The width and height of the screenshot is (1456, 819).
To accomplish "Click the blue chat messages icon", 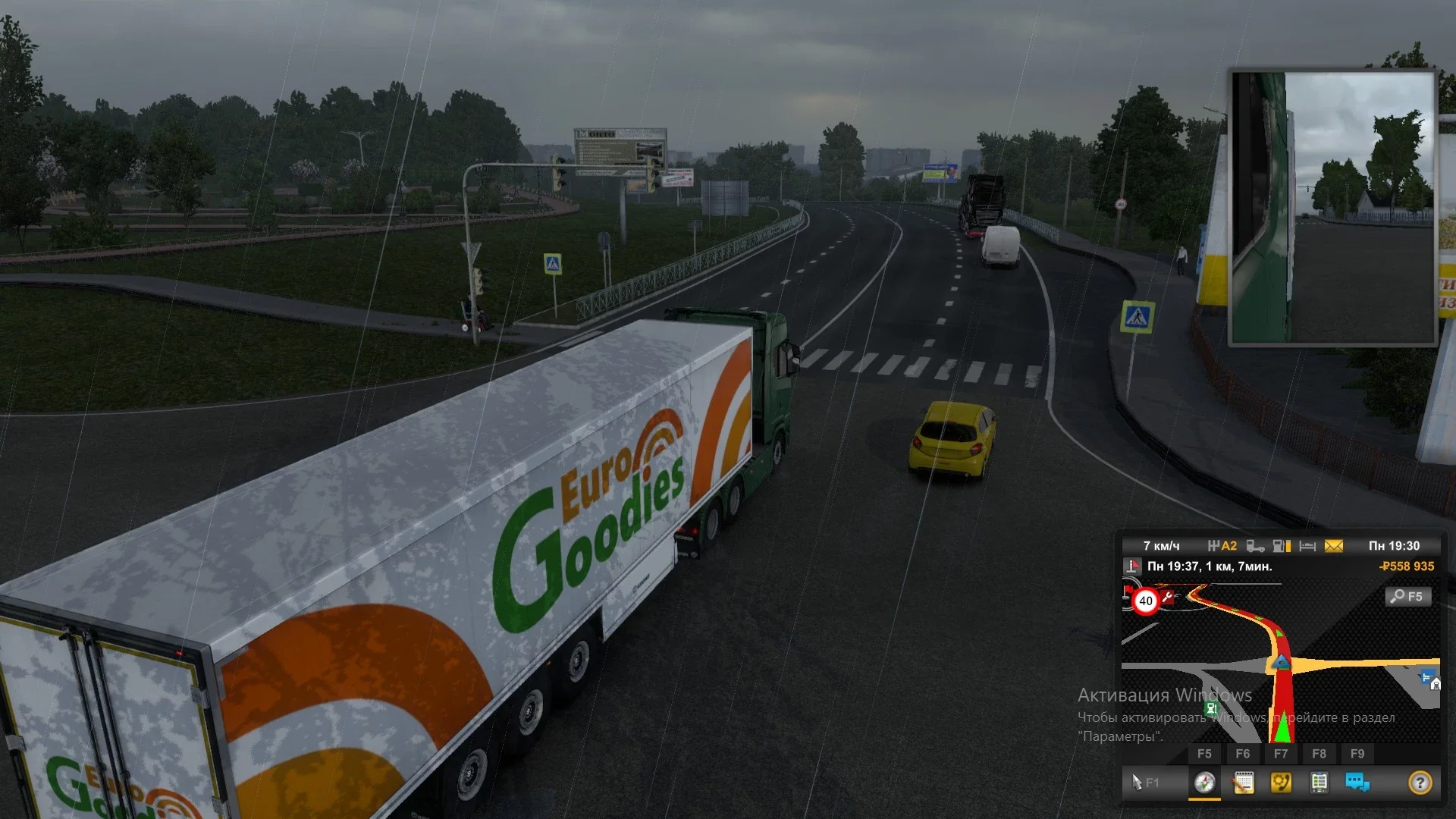I will point(1357,781).
